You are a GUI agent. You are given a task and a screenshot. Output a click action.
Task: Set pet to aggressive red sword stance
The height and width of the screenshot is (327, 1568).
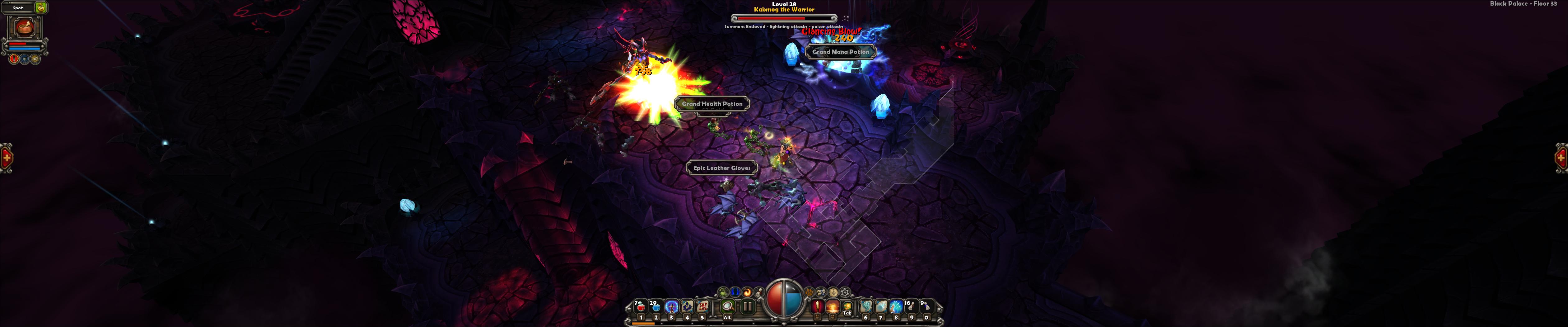[x=14, y=59]
